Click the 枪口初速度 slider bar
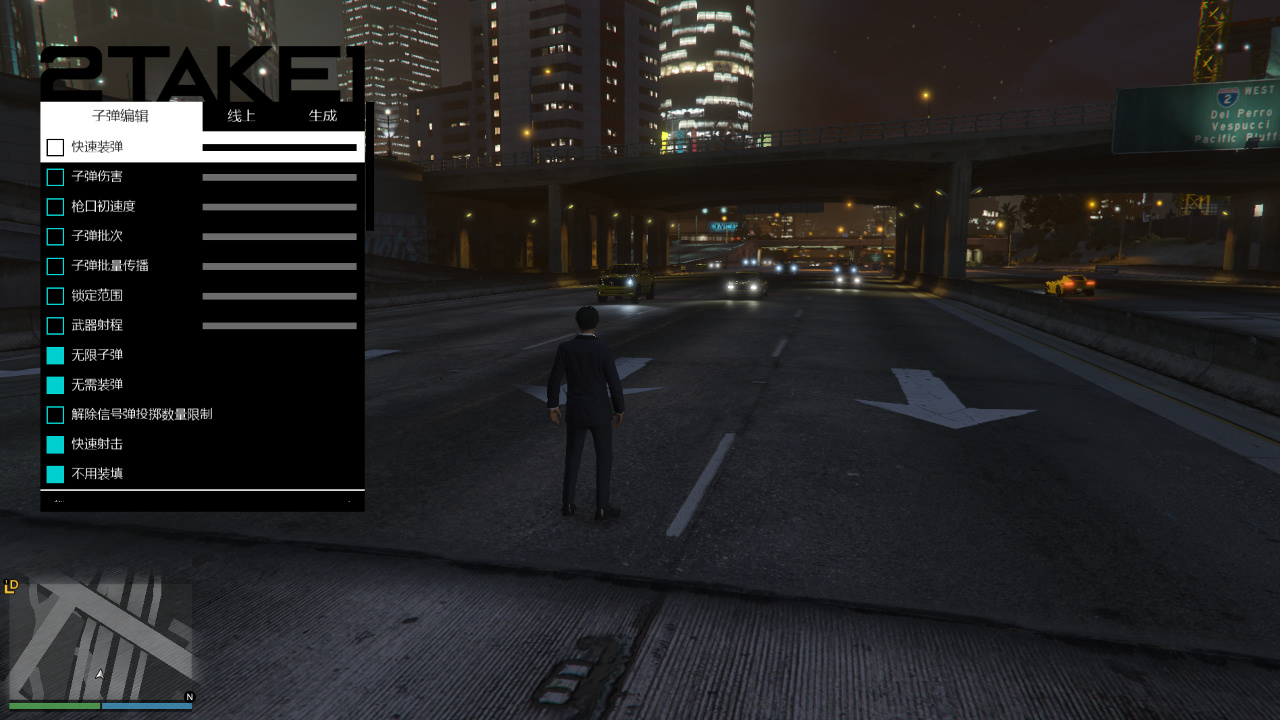The height and width of the screenshot is (720, 1280). (279, 207)
